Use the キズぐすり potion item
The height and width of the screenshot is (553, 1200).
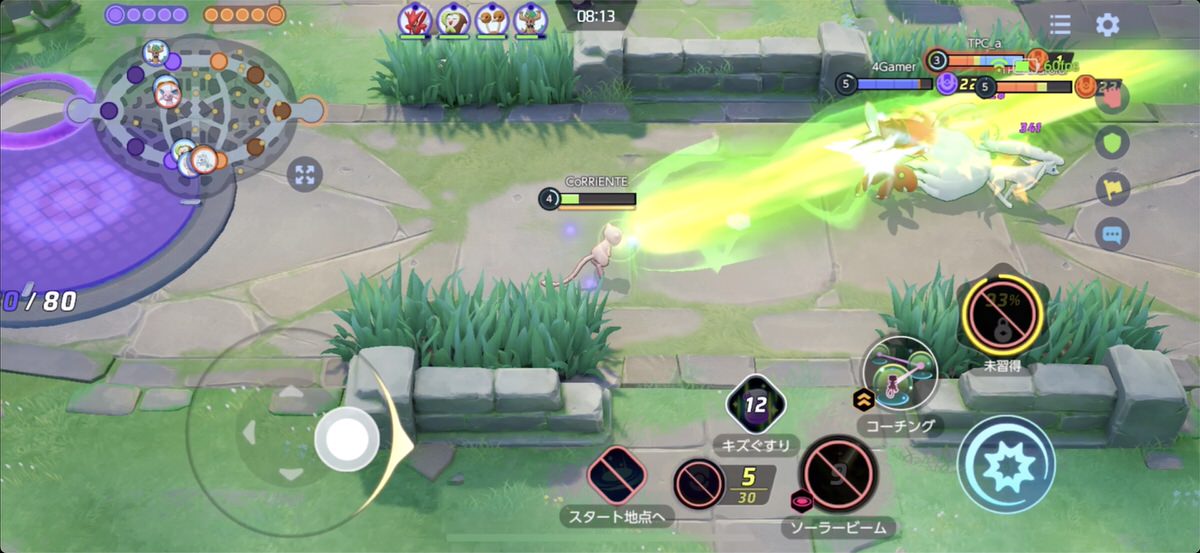pos(756,407)
